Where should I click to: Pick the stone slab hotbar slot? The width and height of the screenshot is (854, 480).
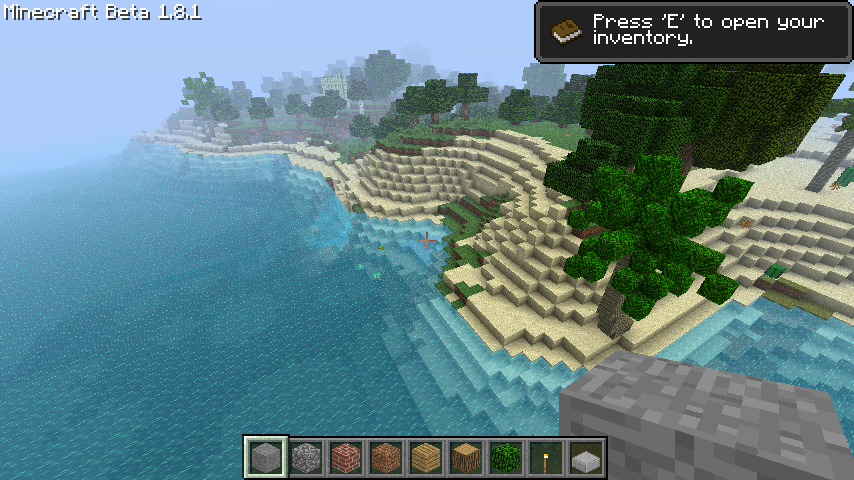[586, 458]
